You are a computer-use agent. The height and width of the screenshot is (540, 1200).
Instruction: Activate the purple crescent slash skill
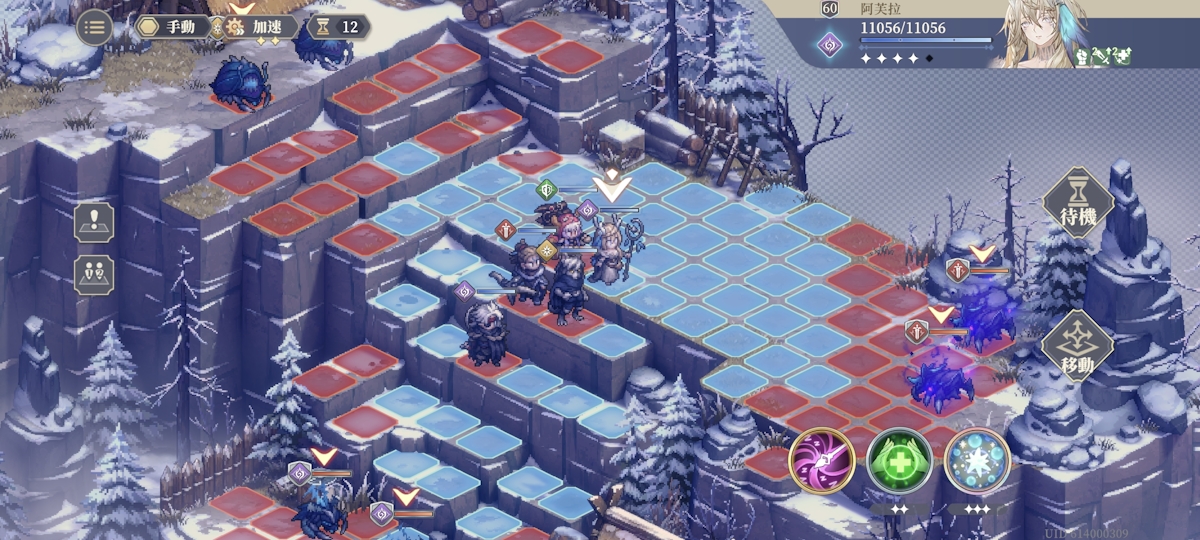click(821, 461)
